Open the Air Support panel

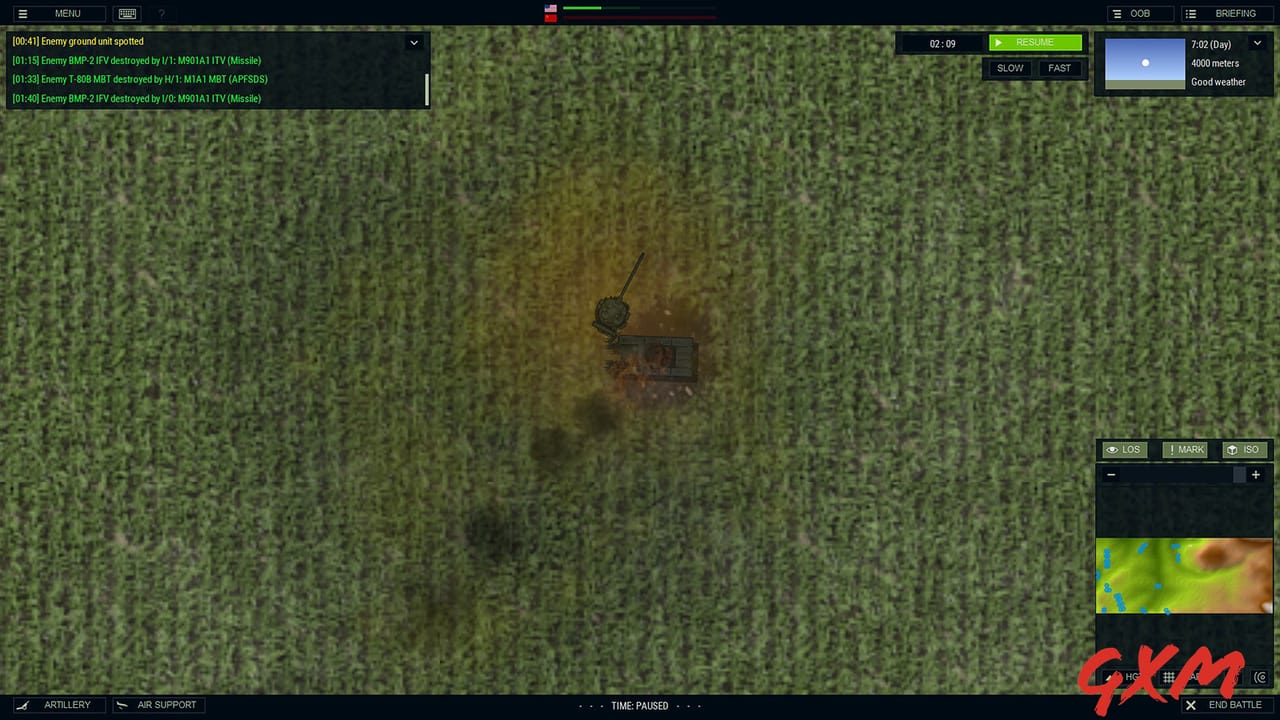[158, 705]
